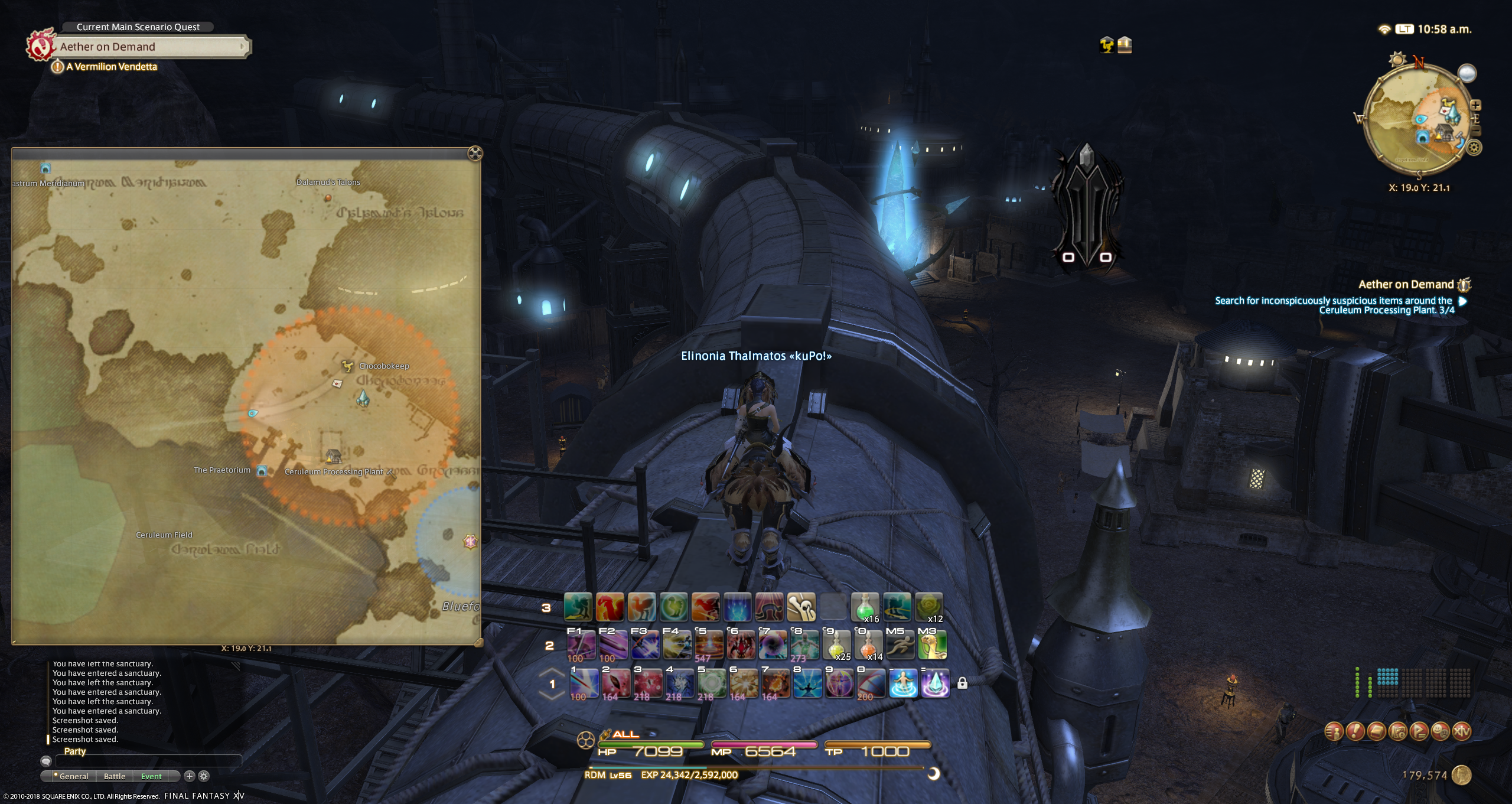
Task: Zoom out the minimap with the minus button
Action: 1475,131
